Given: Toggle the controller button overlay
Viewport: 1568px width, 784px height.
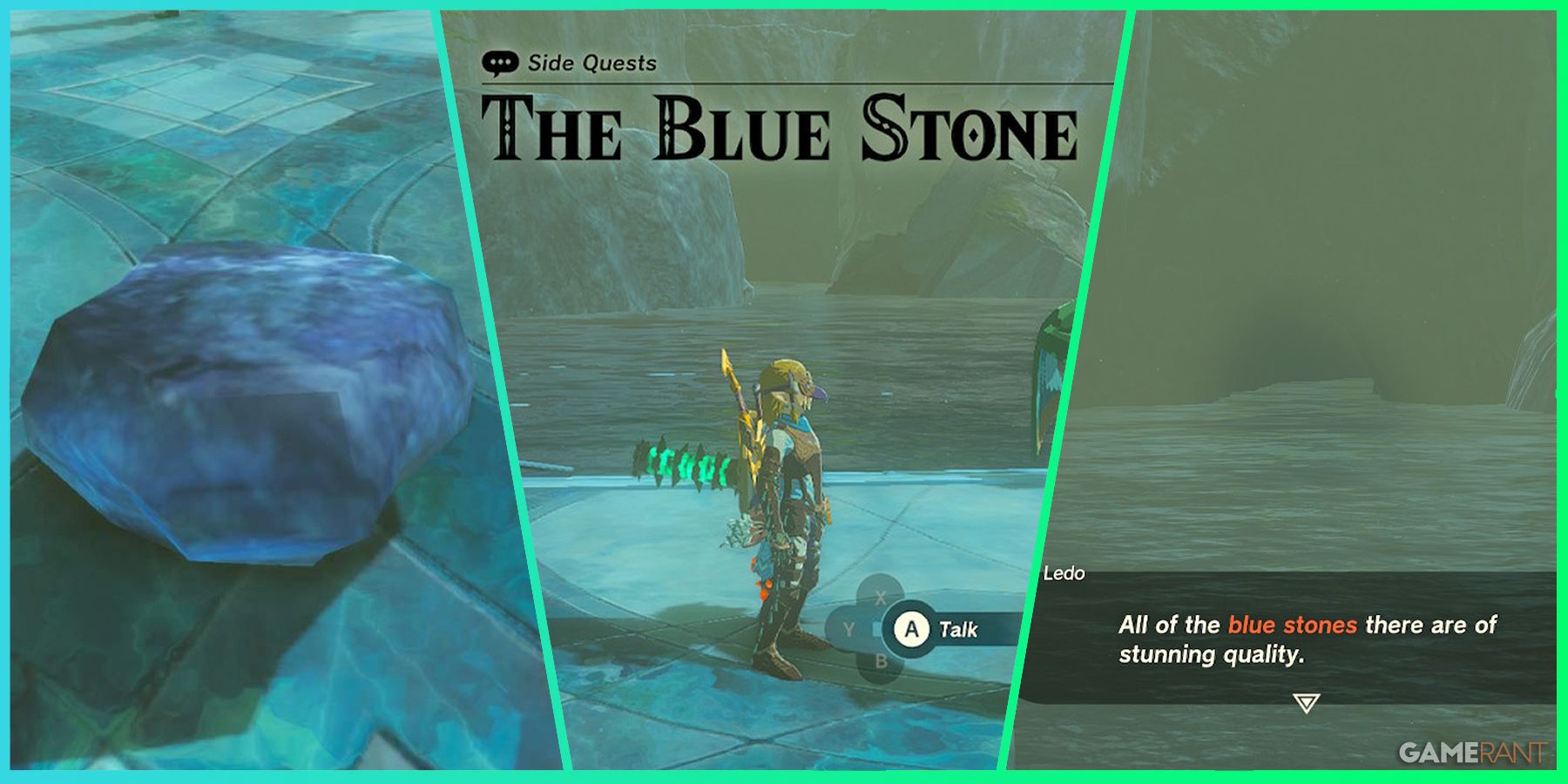Looking at the screenshot, I should (x=882, y=628).
